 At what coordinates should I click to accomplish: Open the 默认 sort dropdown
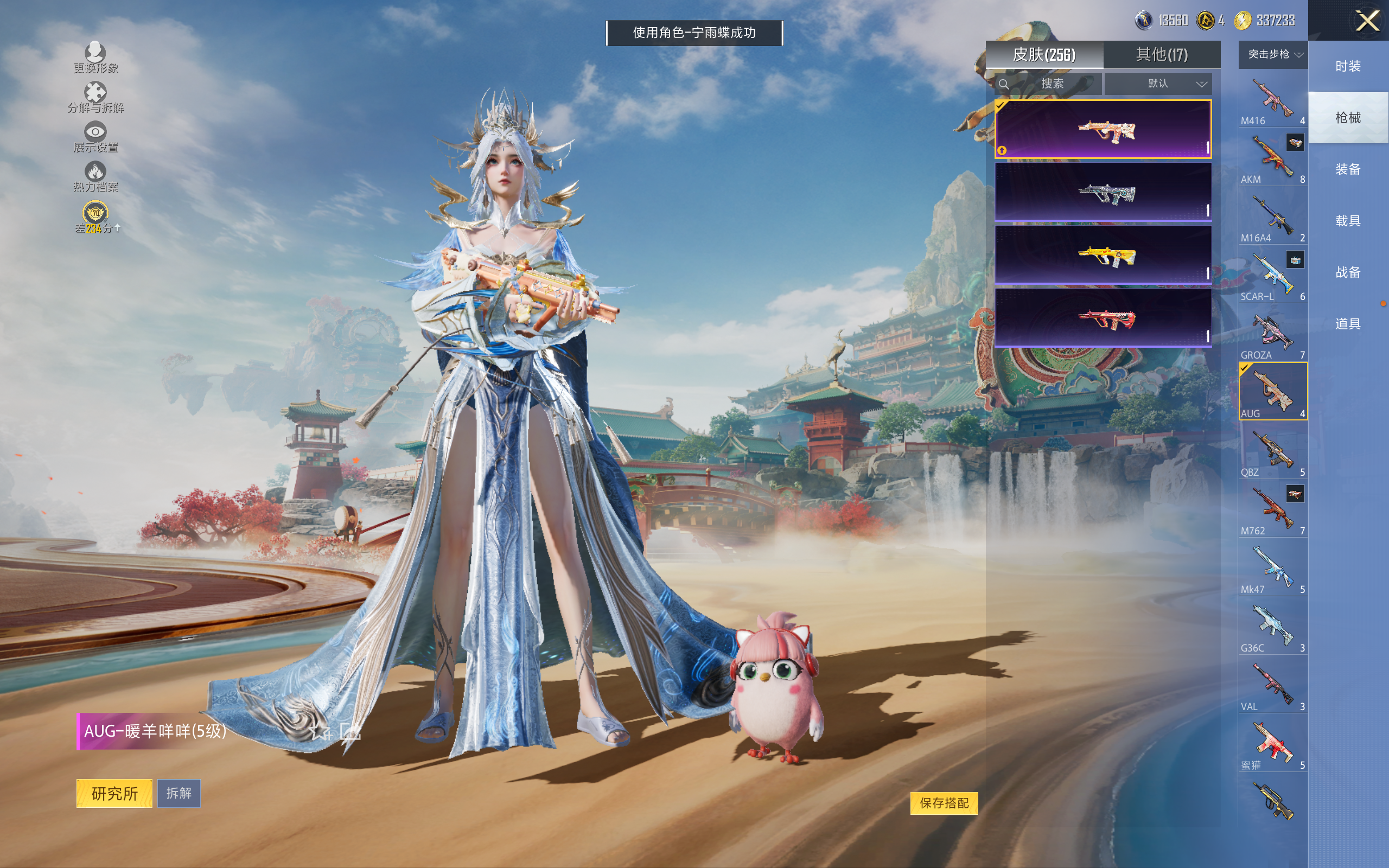[1157, 84]
